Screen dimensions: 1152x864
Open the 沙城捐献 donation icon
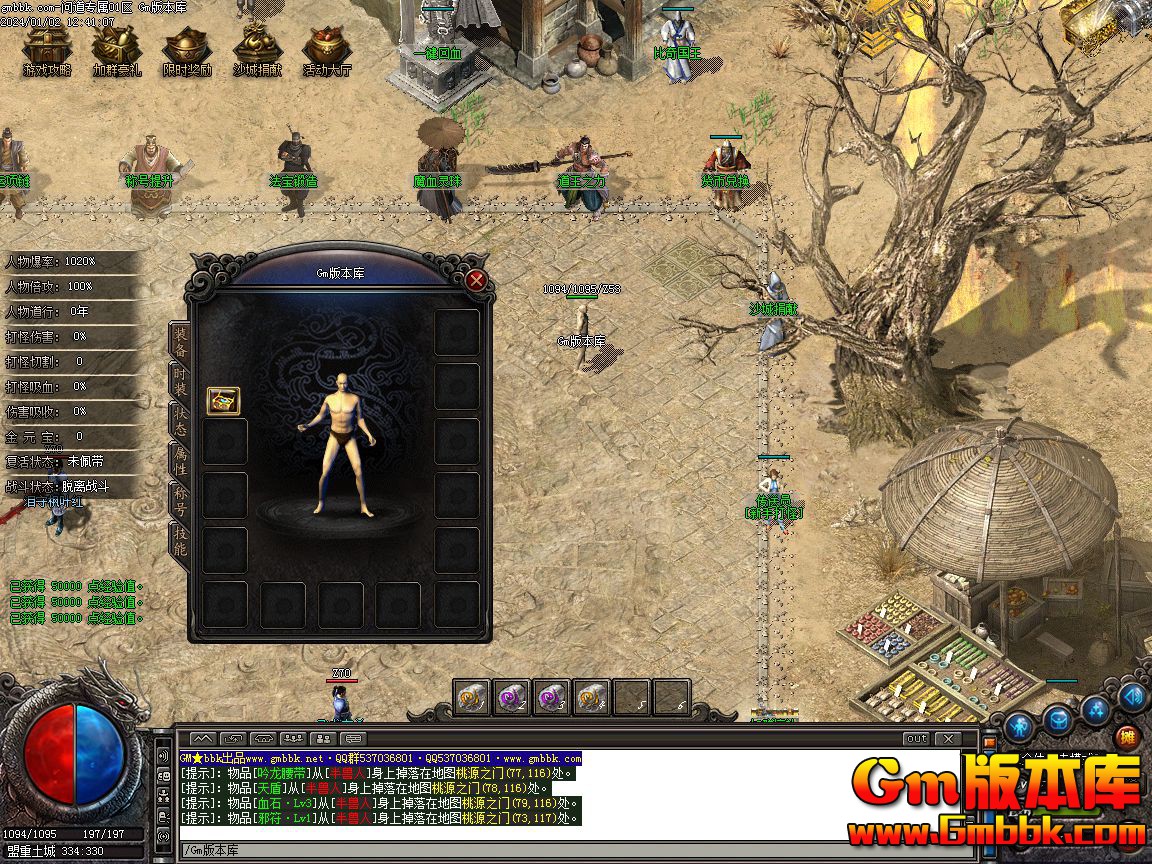click(257, 48)
